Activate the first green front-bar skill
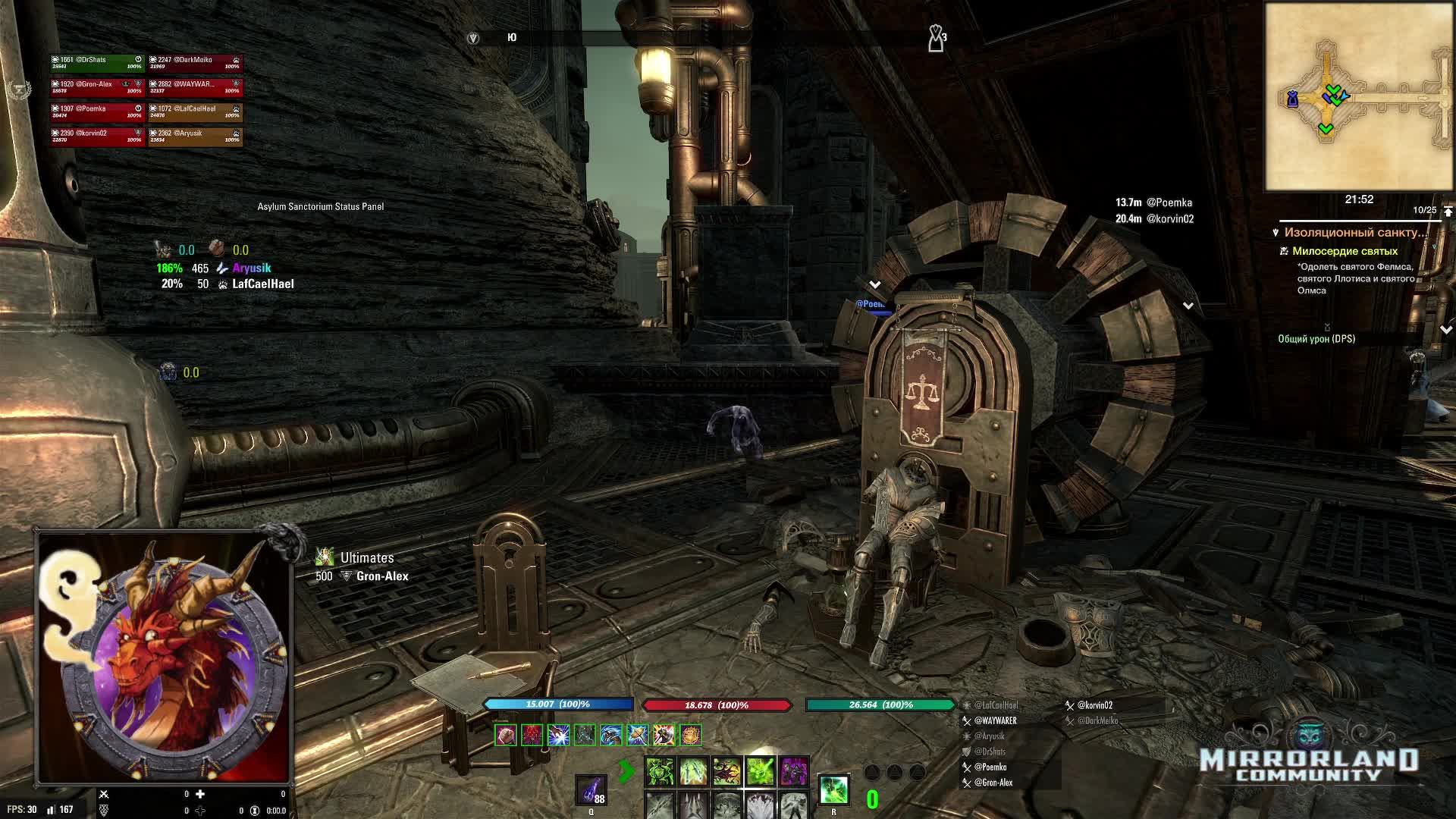 (x=659, y=772)
